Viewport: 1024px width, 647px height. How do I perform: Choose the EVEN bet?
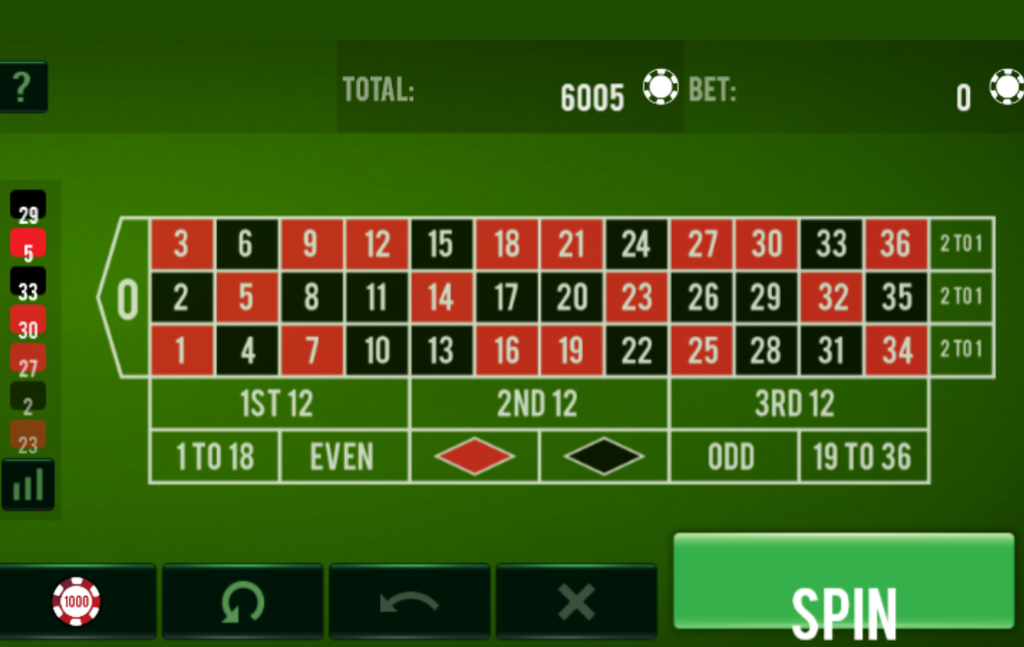(343, 457)
